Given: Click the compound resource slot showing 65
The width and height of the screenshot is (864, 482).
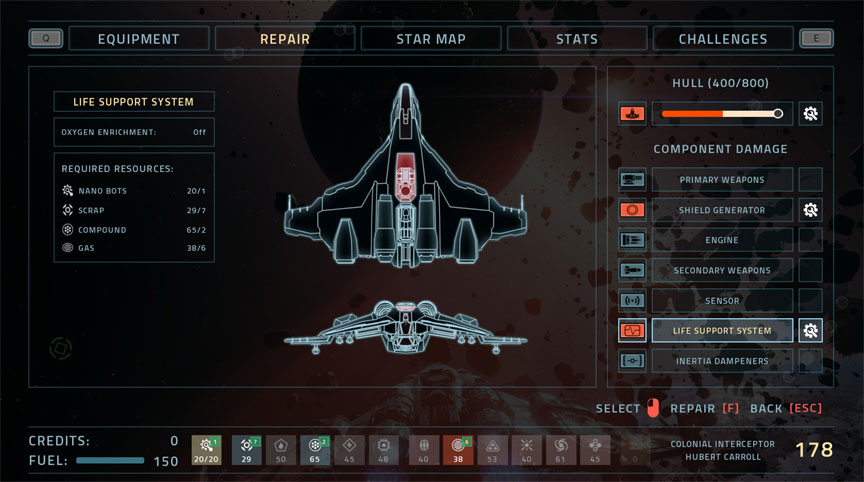Looking at the screenshot, I should click(x=315, y=450).
